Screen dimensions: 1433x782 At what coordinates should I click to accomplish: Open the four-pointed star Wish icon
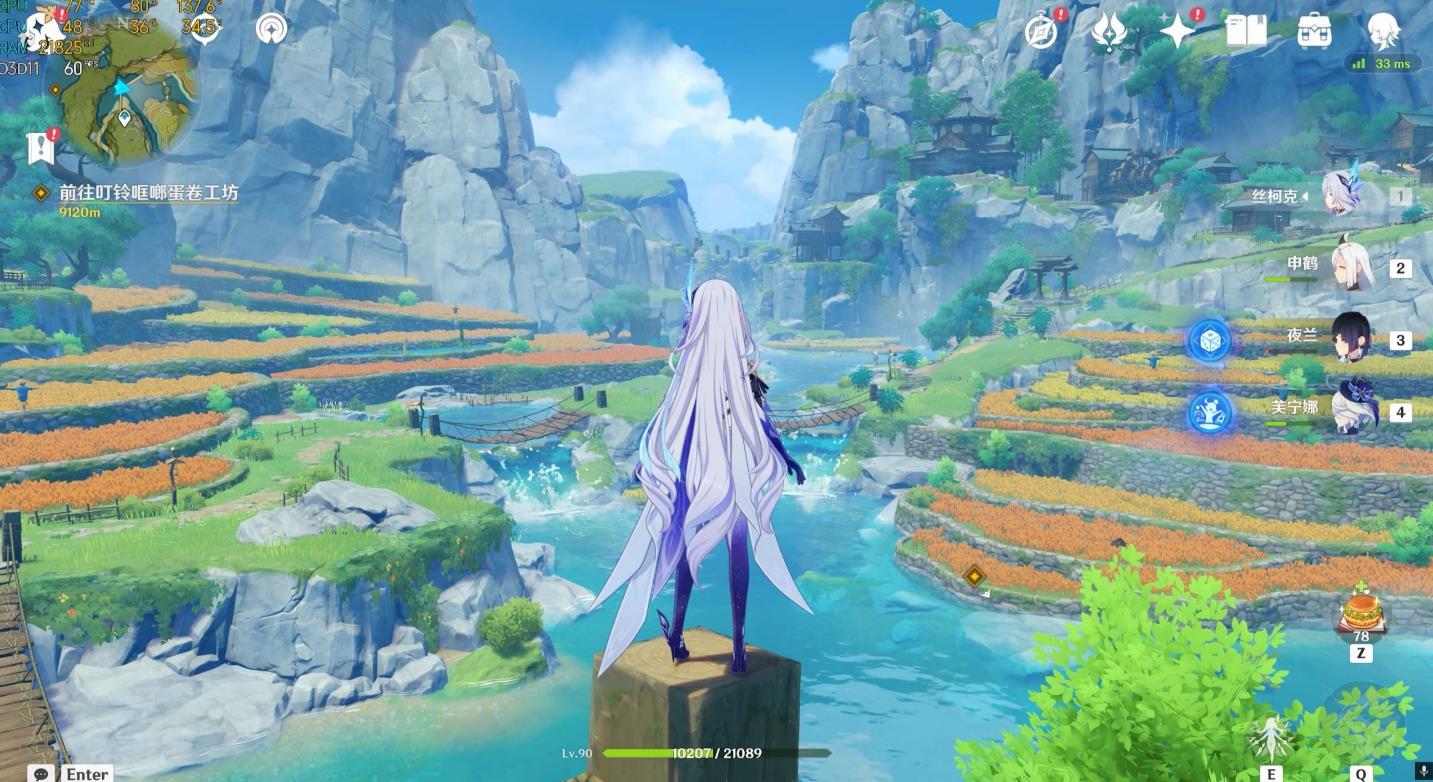pos(1178,31)
